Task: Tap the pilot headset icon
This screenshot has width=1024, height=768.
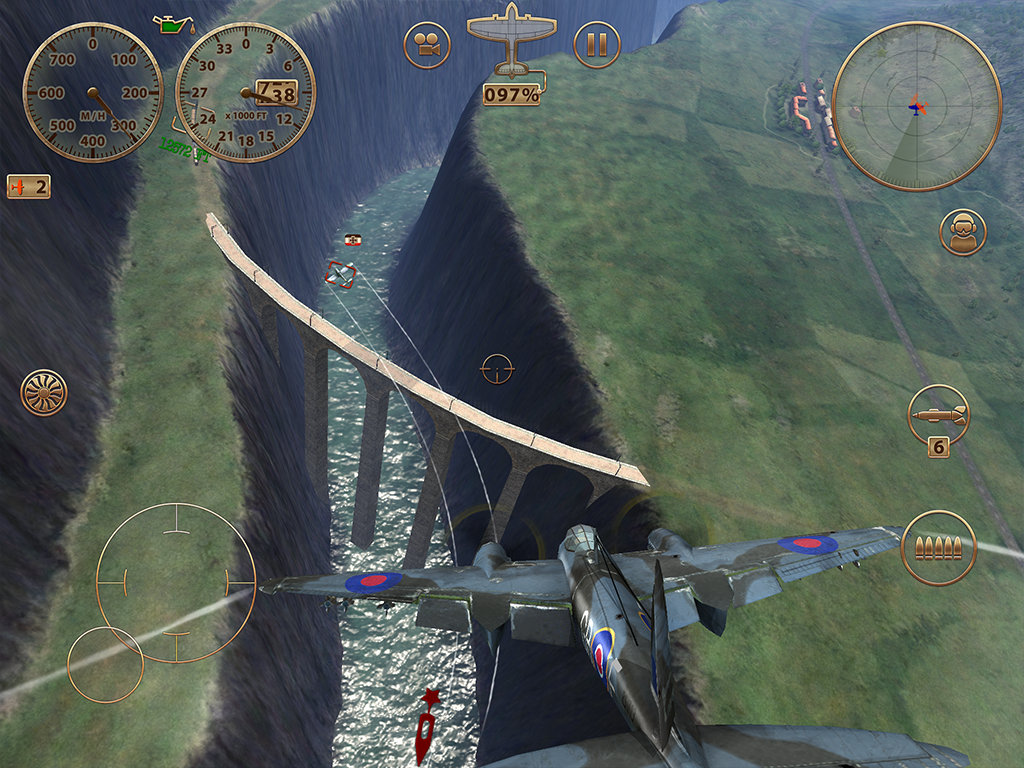Action: pos(962,232)
